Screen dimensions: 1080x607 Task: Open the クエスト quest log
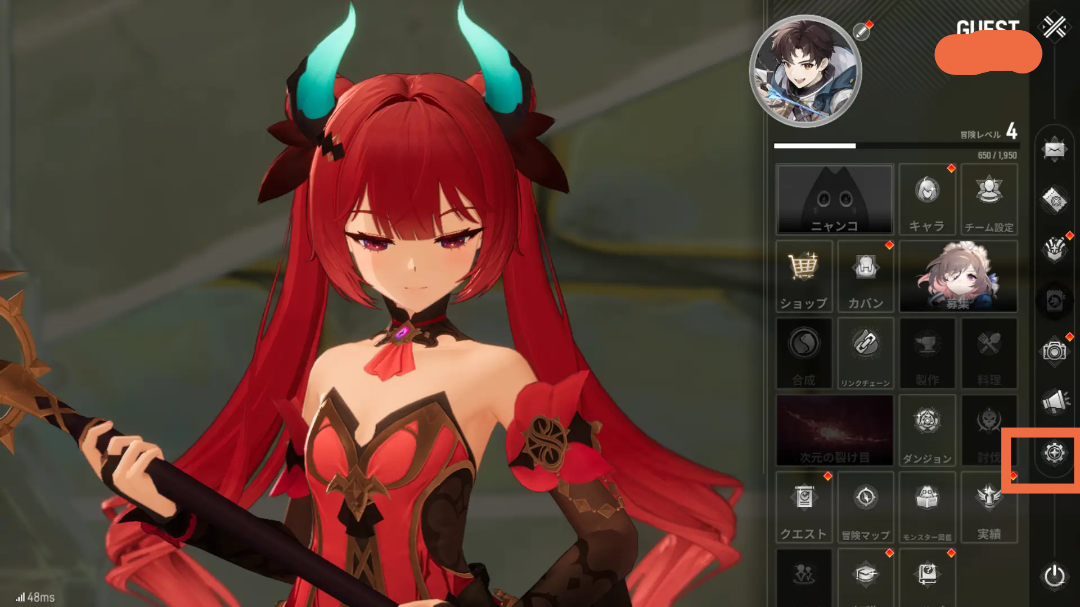tap(803, 506)
